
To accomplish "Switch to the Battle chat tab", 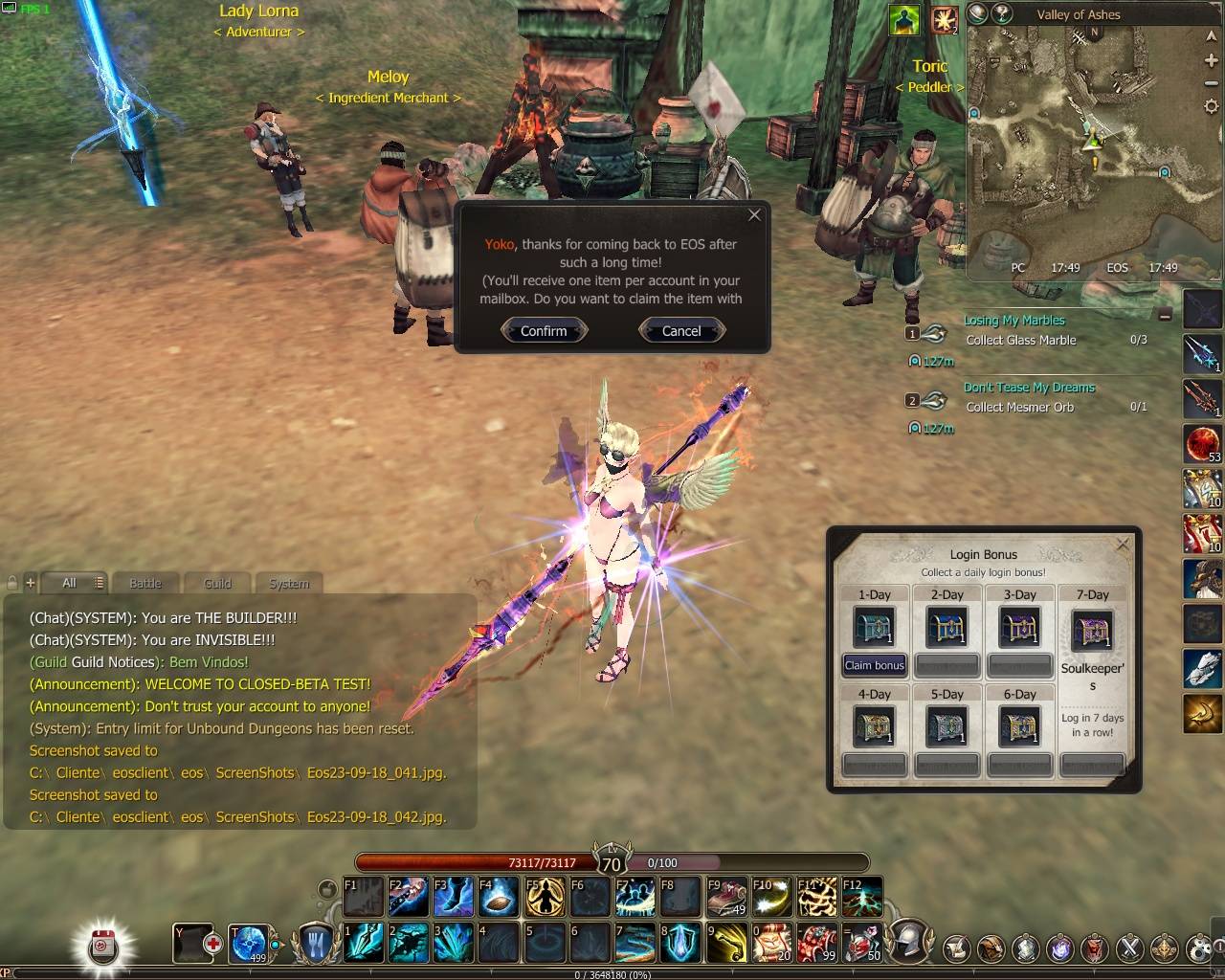I will click(x=145, y=583).
